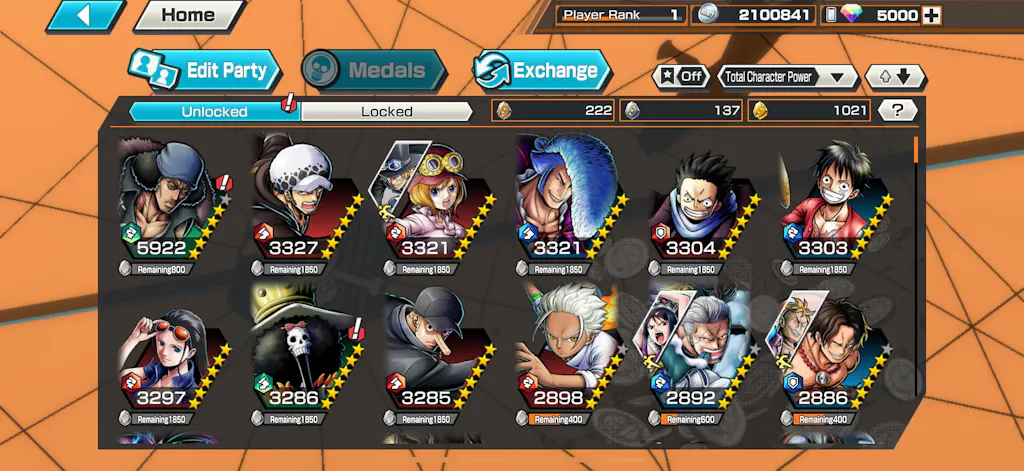
Task: Go back with the arrow button
Action: (86, 15)
